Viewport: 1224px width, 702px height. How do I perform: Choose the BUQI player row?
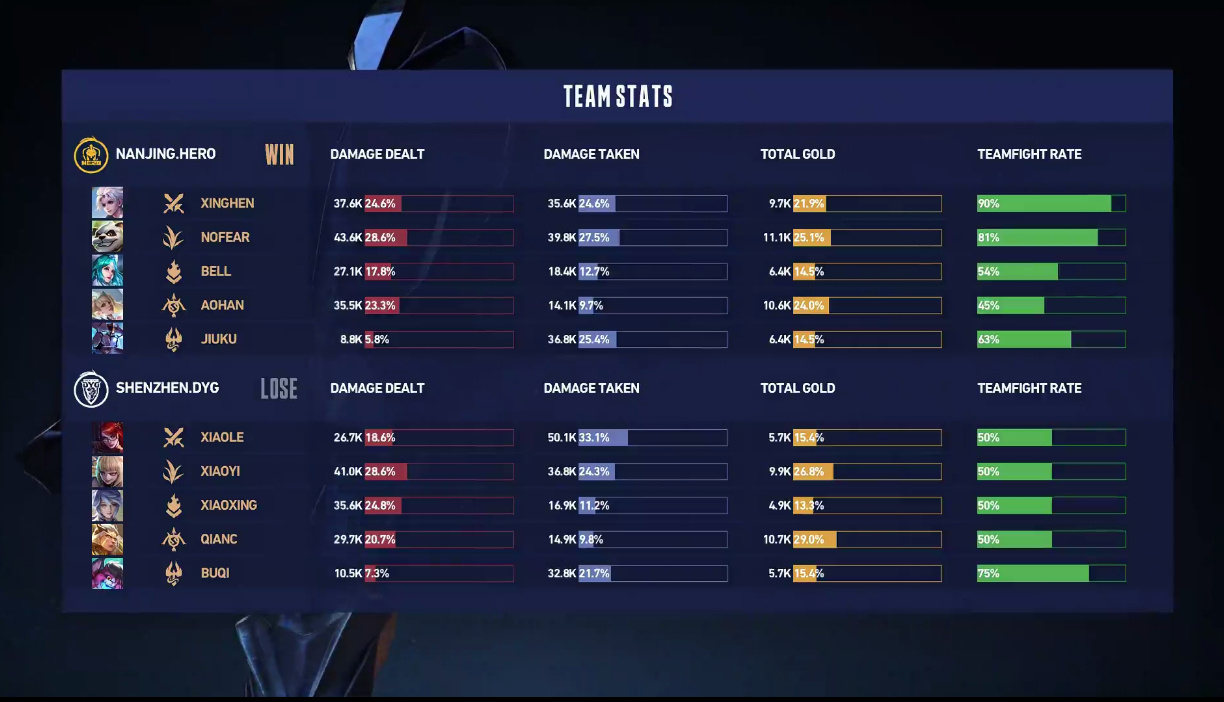(x=215, y=573)
